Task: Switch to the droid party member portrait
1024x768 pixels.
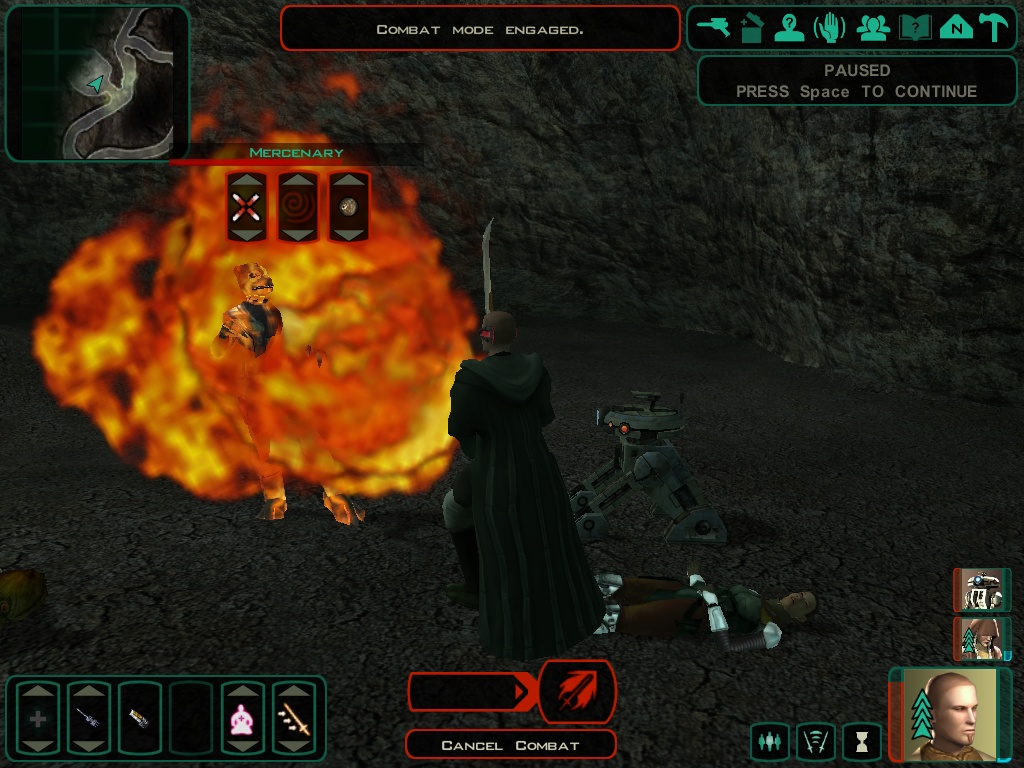Action: coord(982,590)
